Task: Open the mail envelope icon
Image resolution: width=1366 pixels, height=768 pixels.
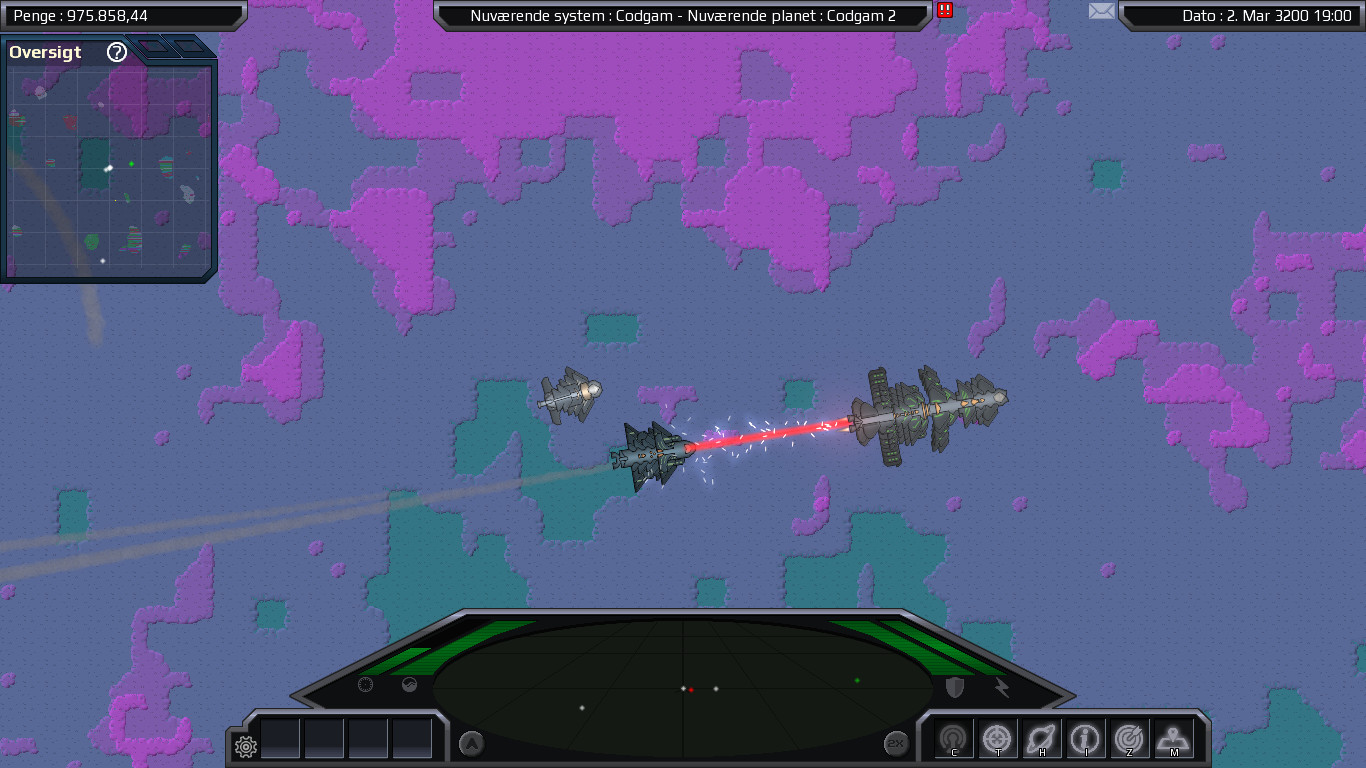Action: click(1101, 11)
